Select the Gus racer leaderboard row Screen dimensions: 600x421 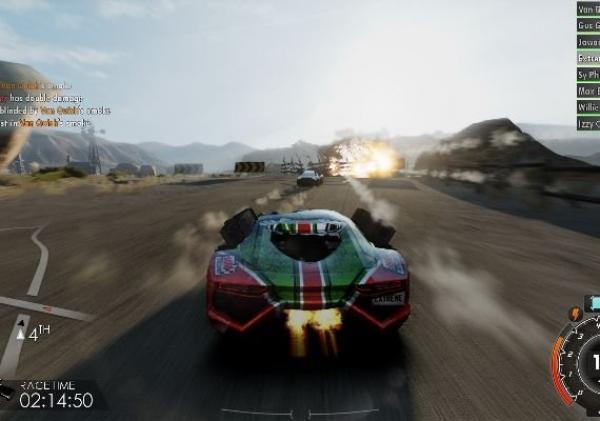tap(588, 25)
